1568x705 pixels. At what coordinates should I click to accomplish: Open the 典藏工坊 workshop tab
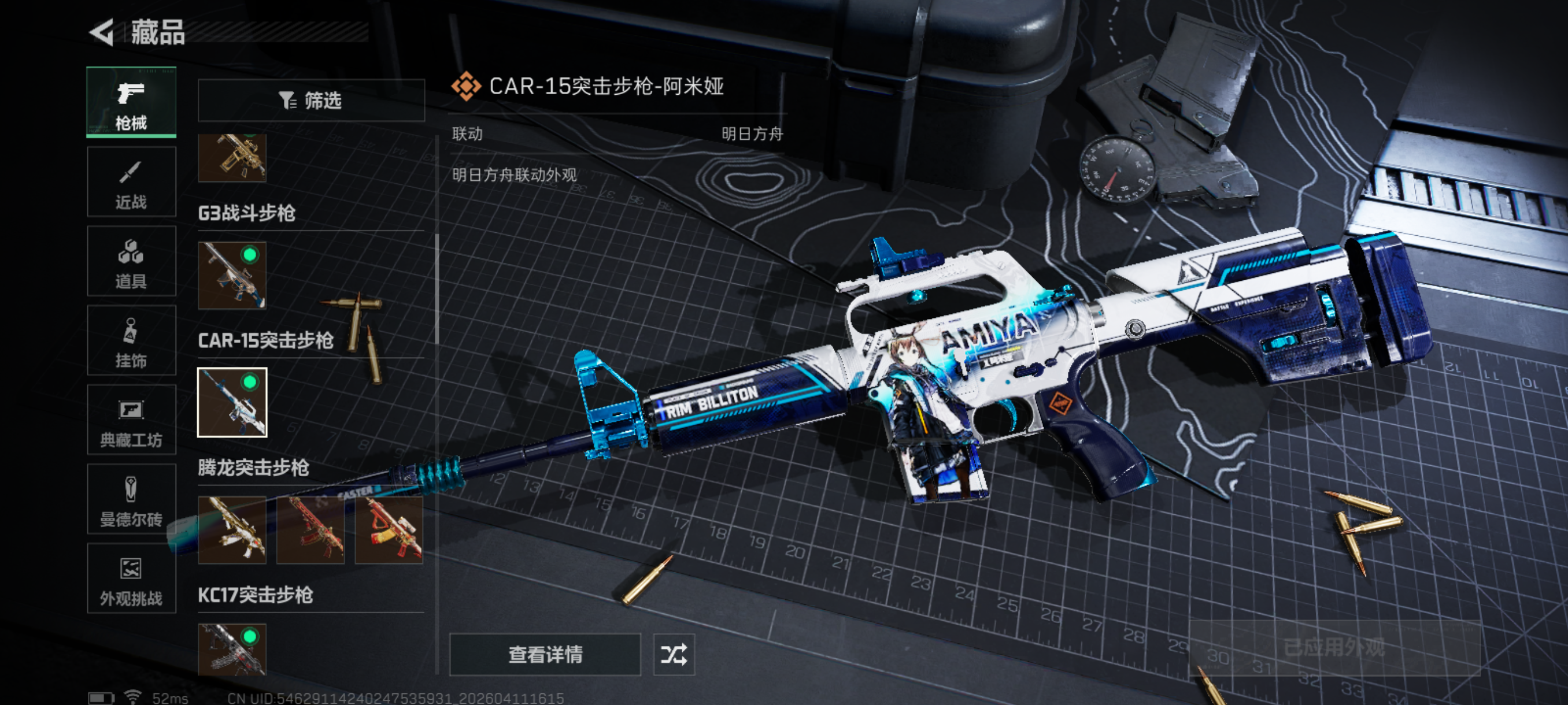131,420
